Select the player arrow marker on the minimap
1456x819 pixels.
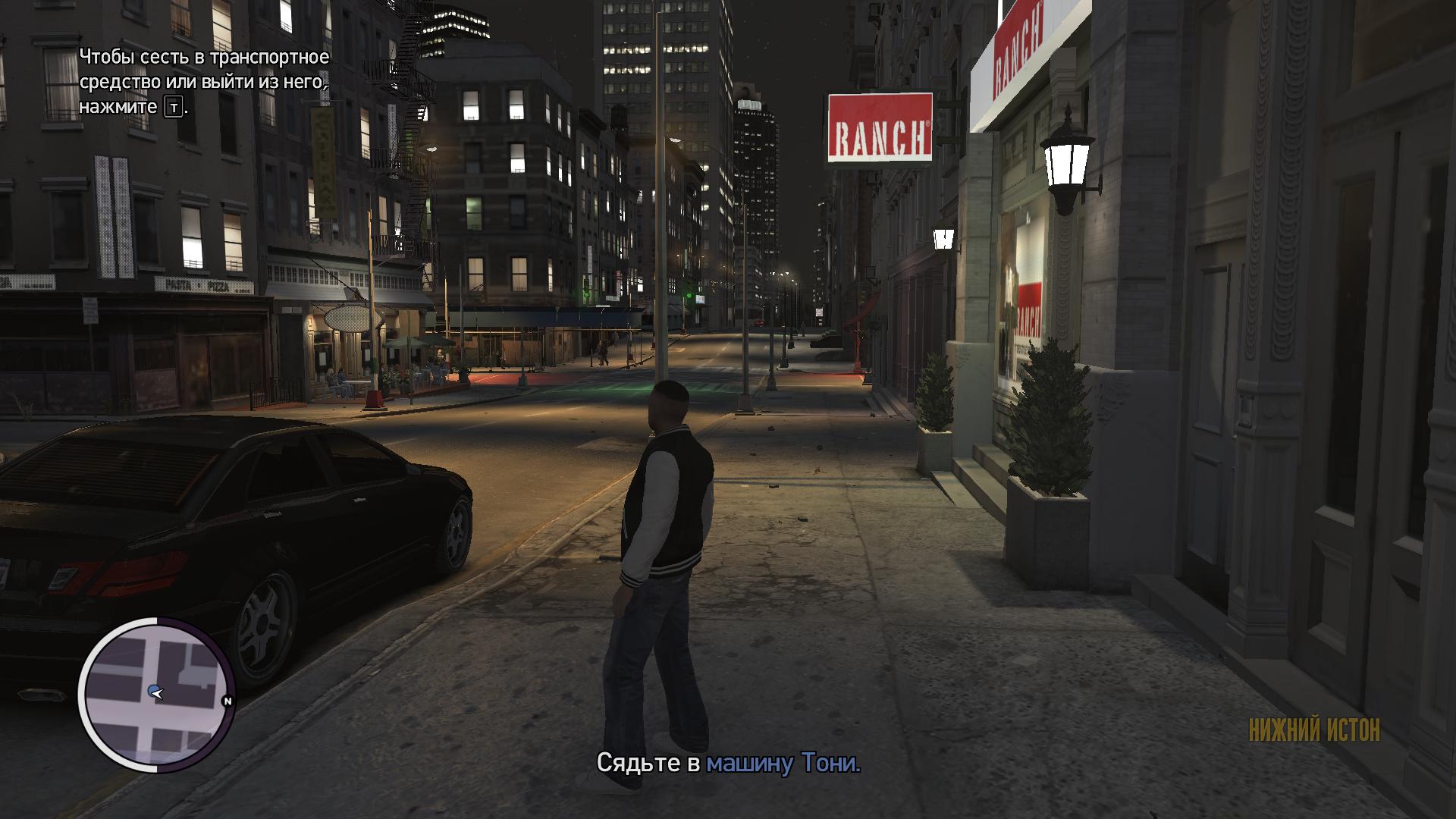(x=155, y=692)
